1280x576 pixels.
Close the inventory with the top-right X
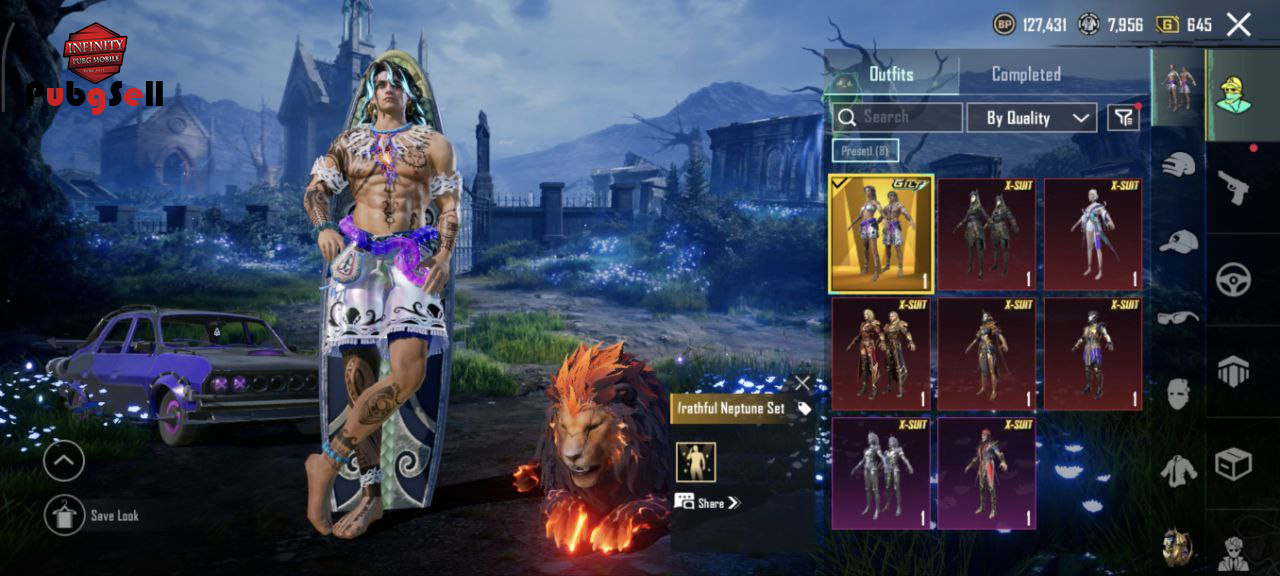(1238, 25)
